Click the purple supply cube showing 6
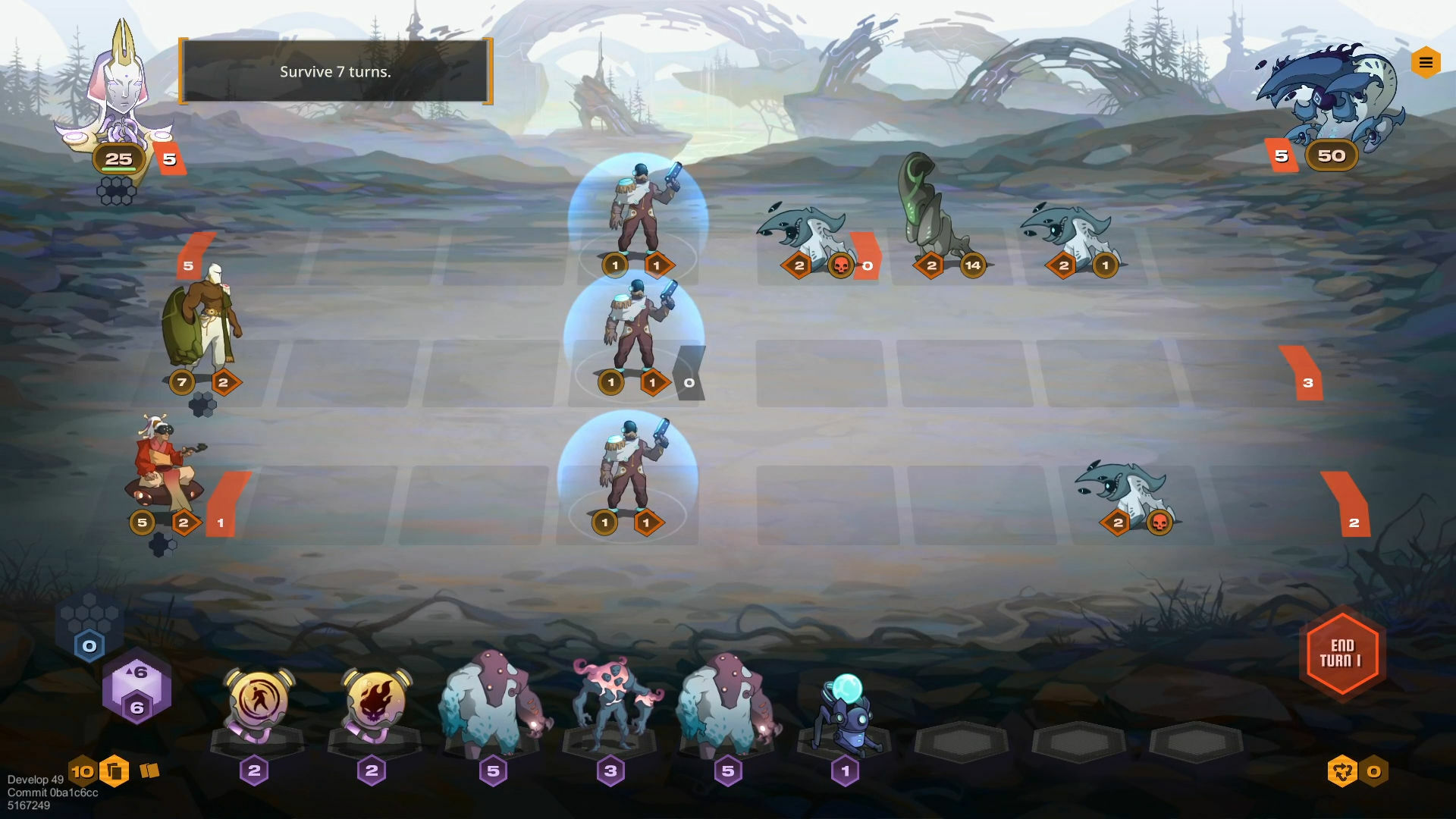The width and height of the screenshot is (1456, 819). tap(136, 689)
